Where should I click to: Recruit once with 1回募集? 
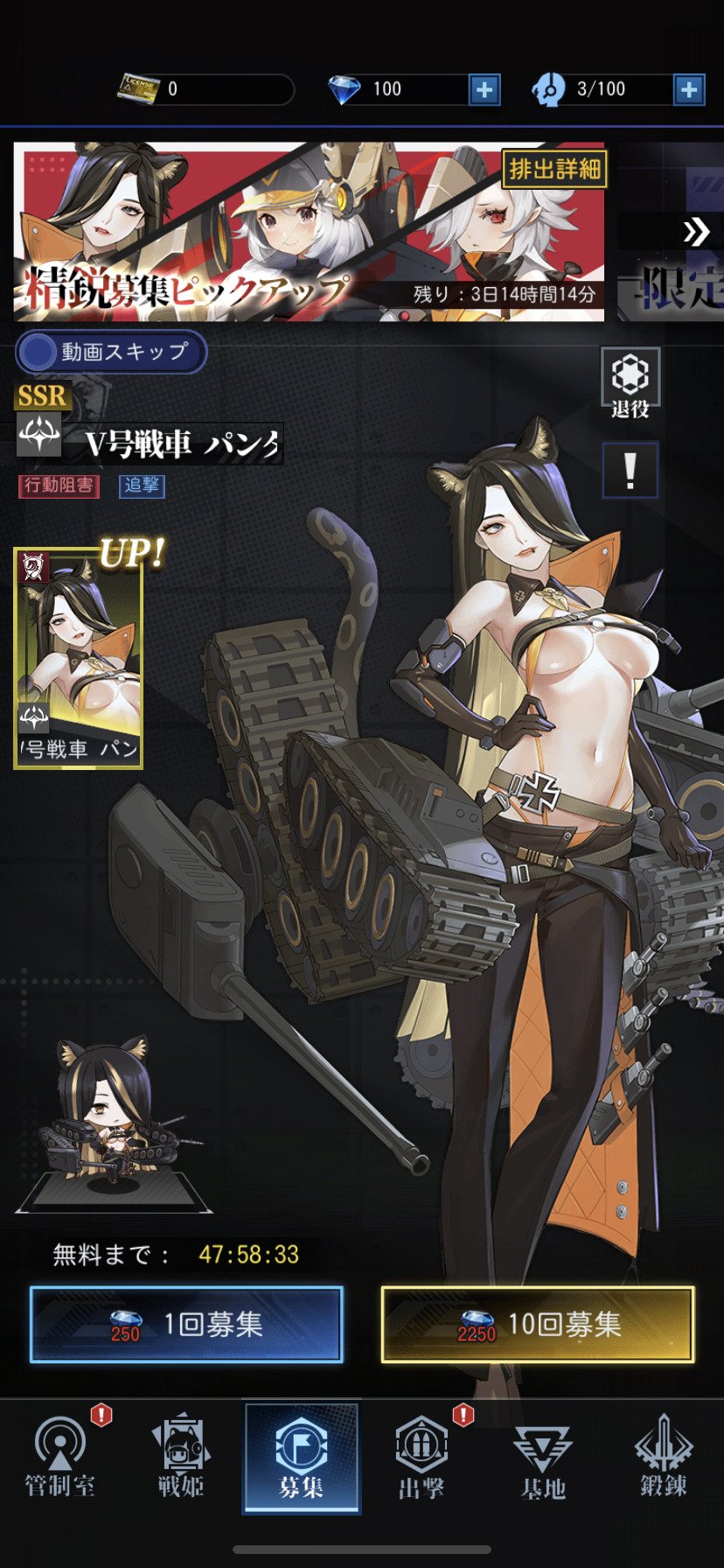186,1324
